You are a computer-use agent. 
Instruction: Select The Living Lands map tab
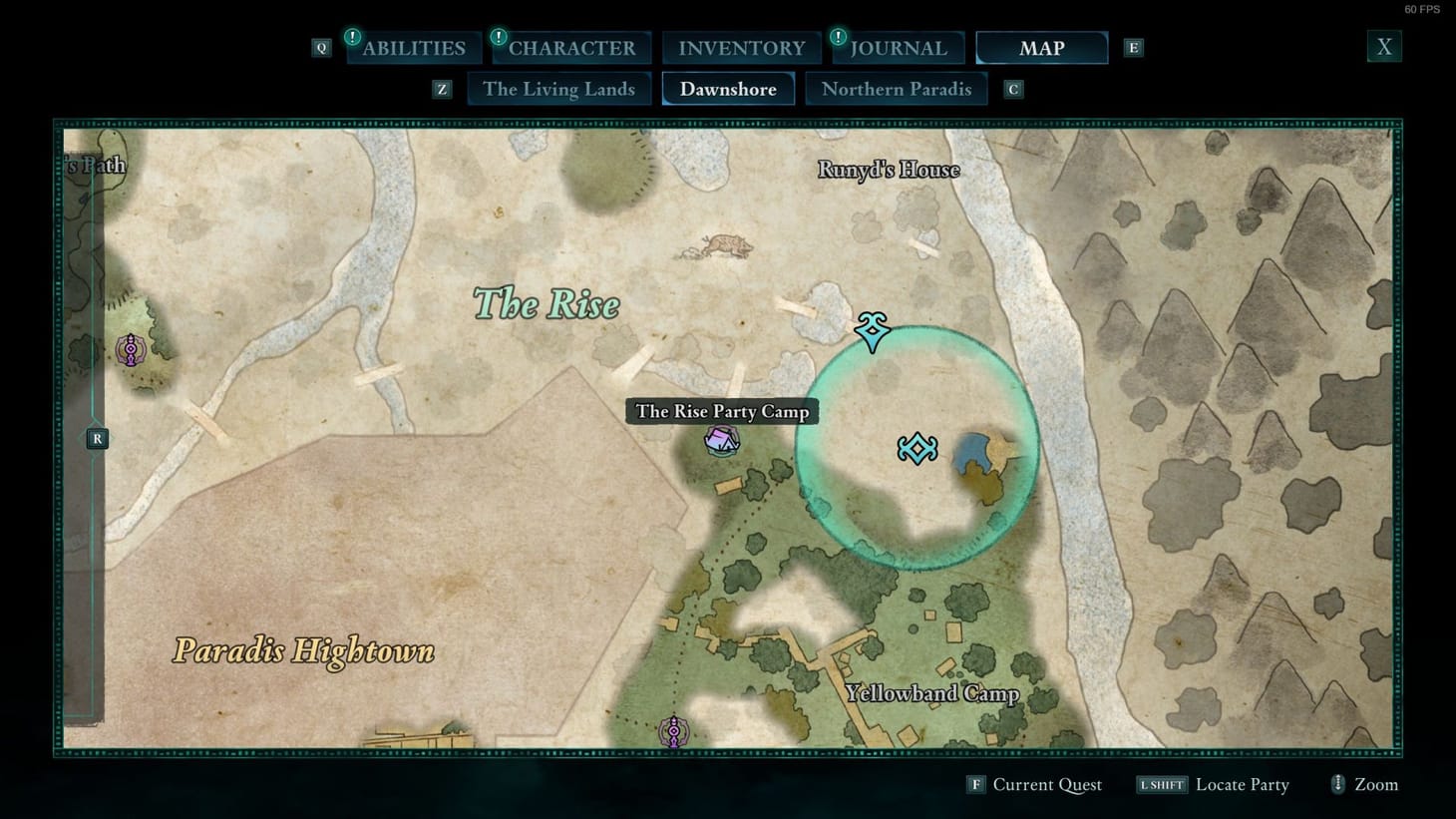click(559, 89)
